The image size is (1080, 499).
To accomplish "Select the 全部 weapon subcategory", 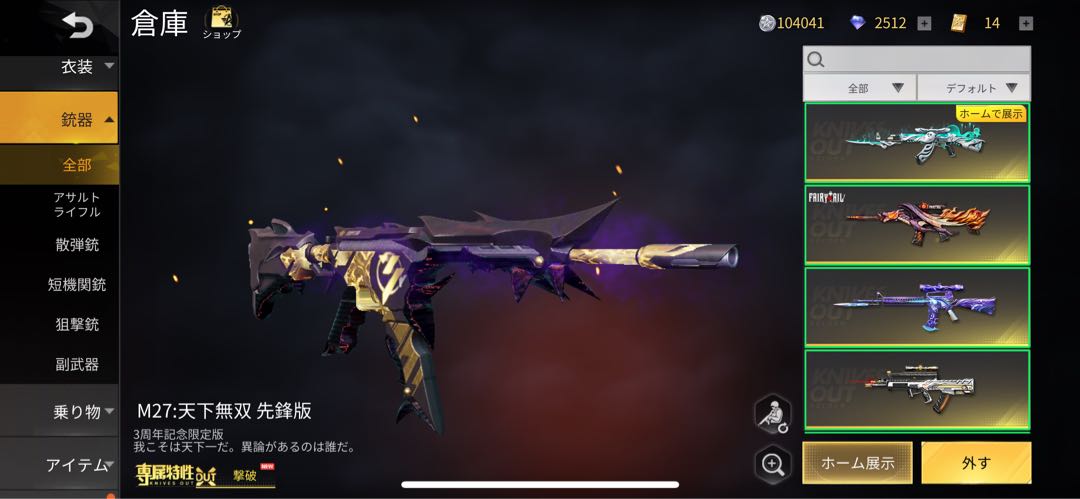I will pyautogui.click(x=76, y=164).
